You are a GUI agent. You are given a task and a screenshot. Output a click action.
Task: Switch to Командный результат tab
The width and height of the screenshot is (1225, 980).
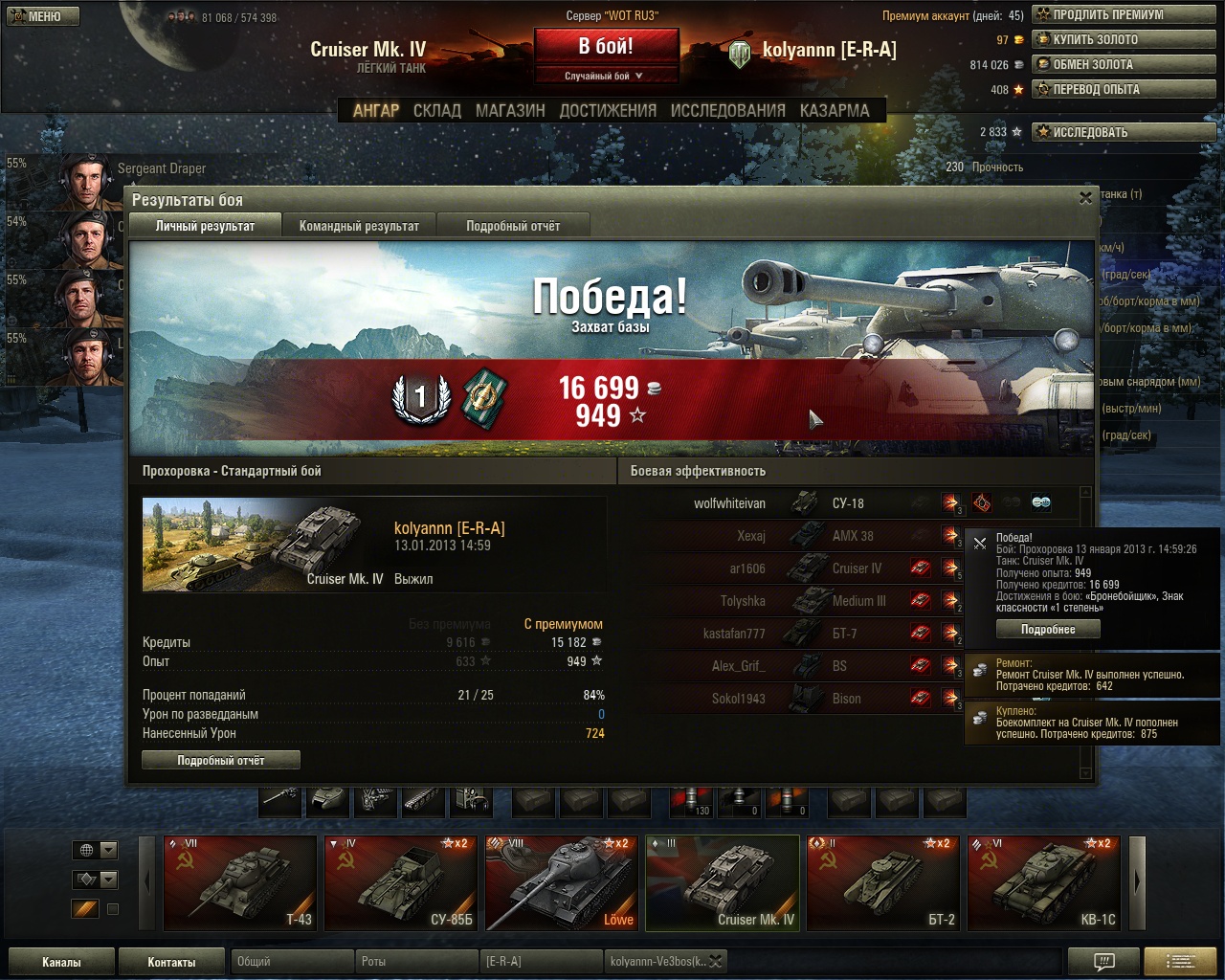point(359,226)
